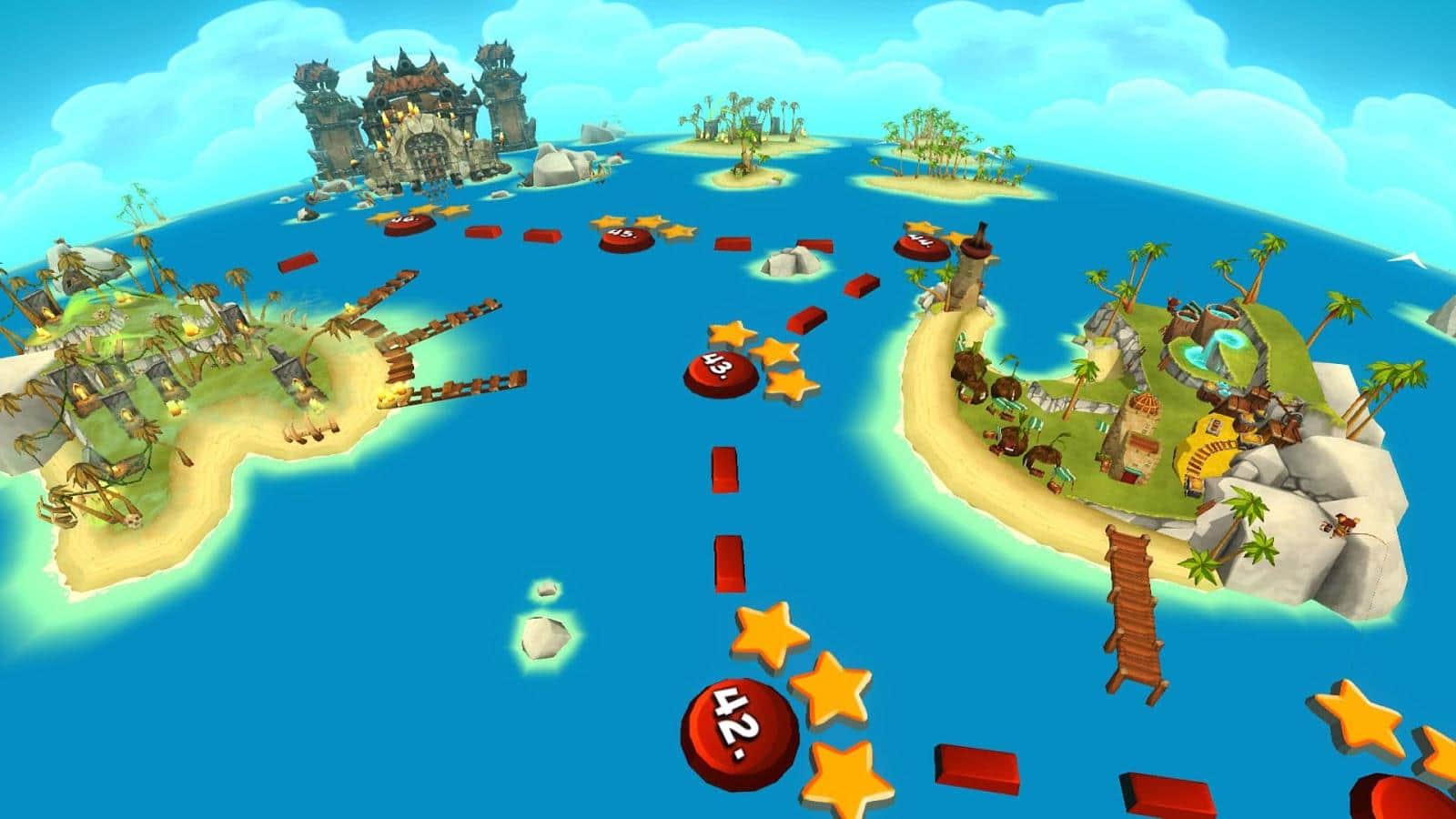Viewport: 1456px width, 819px height.
Task: Pick the level 45 button
Action: tap(626, 238)
